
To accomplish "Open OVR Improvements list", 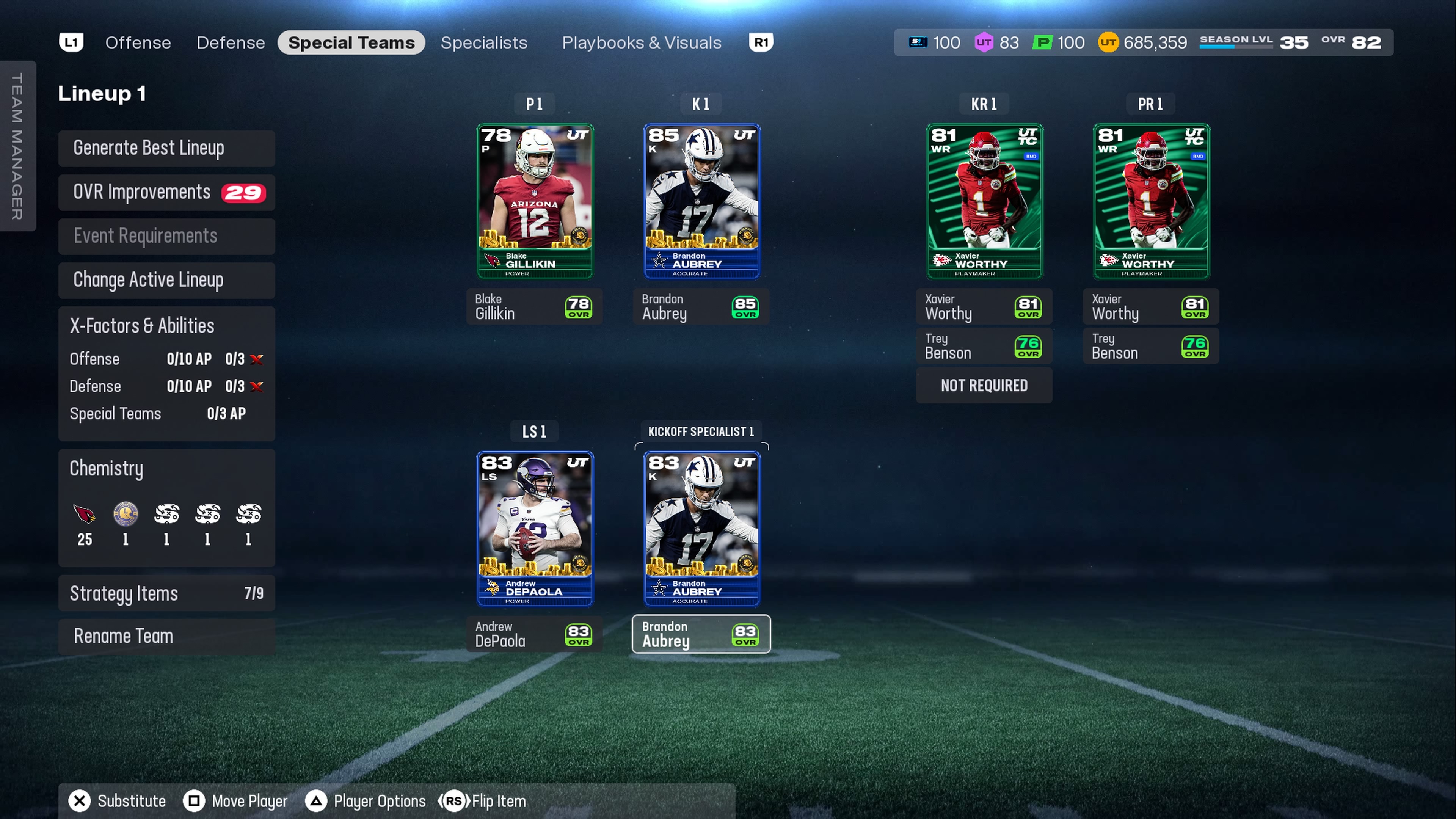I will click(166, 192).
